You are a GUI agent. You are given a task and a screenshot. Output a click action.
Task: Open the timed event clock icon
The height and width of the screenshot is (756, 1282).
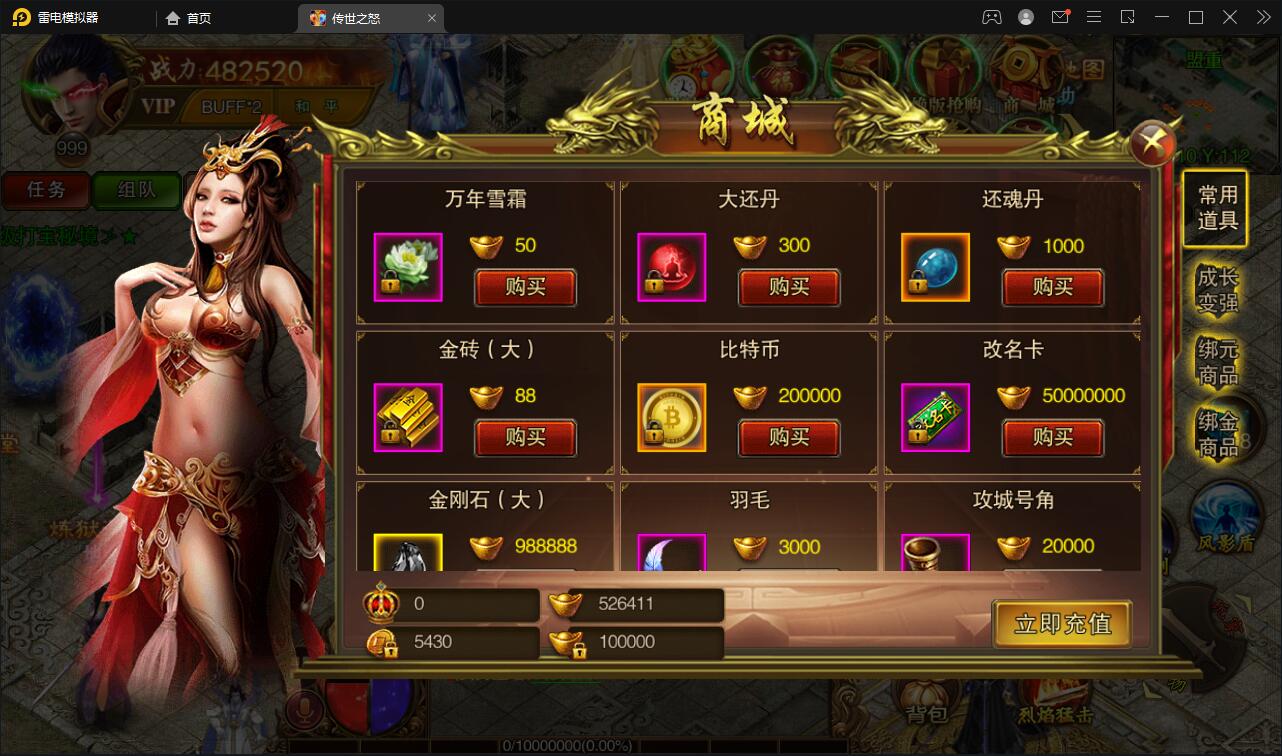(x=695, y=70)
